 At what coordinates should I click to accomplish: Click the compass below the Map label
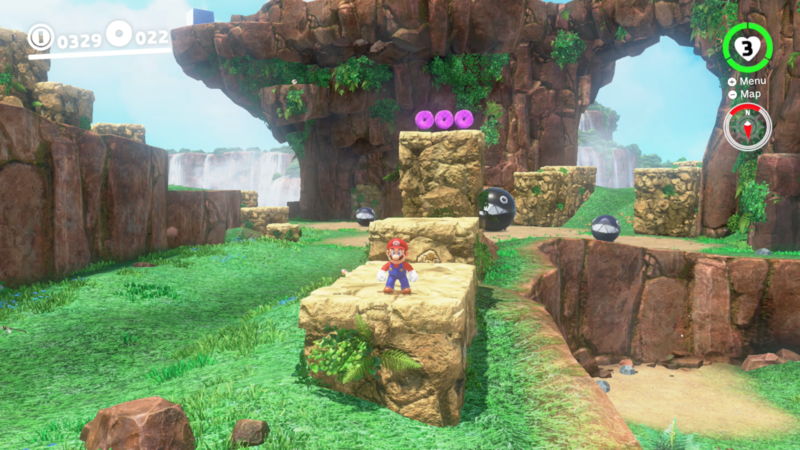tap(747, 127)
